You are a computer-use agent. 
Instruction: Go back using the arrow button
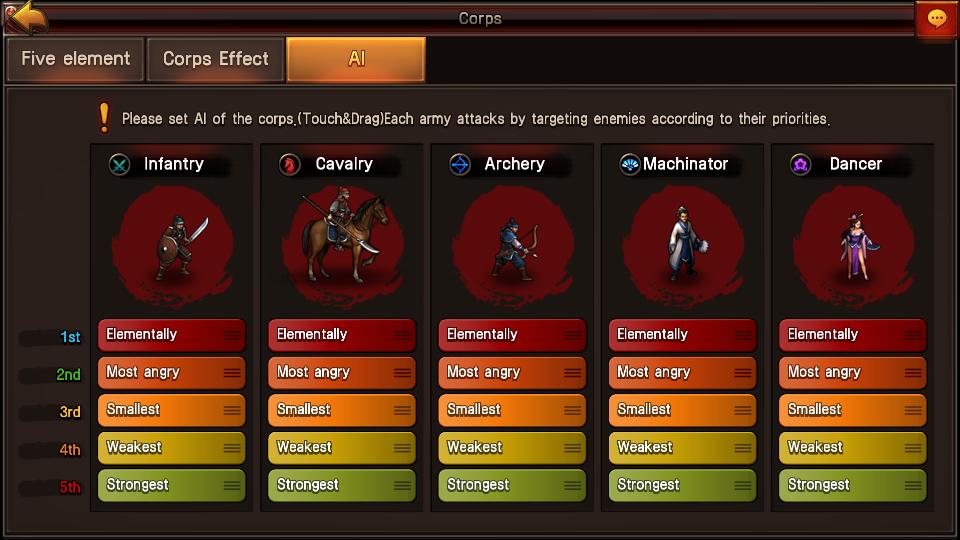click(x=27, y=17)
